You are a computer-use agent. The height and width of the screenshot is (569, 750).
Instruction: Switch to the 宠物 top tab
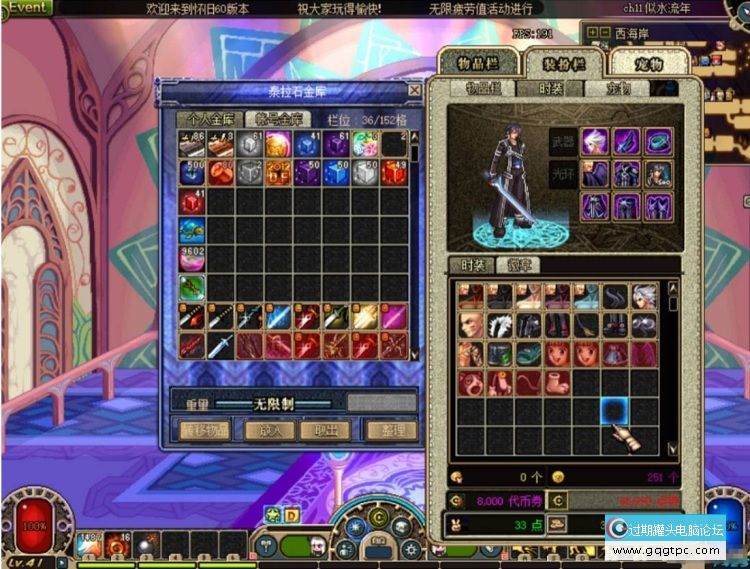648,62
